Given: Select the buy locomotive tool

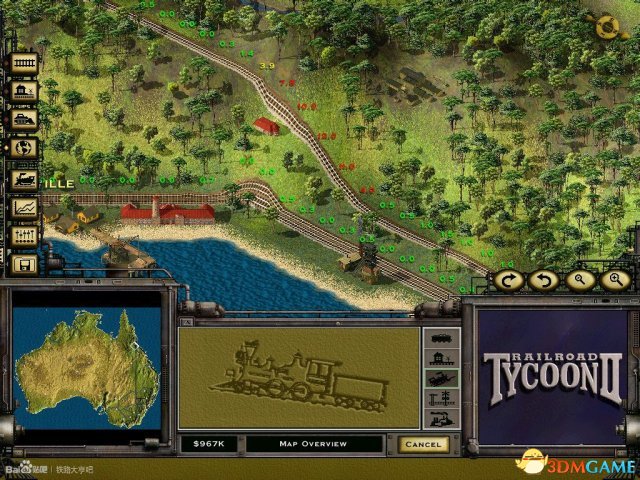Looking at the screenshot, I should [x=24, y=179].
